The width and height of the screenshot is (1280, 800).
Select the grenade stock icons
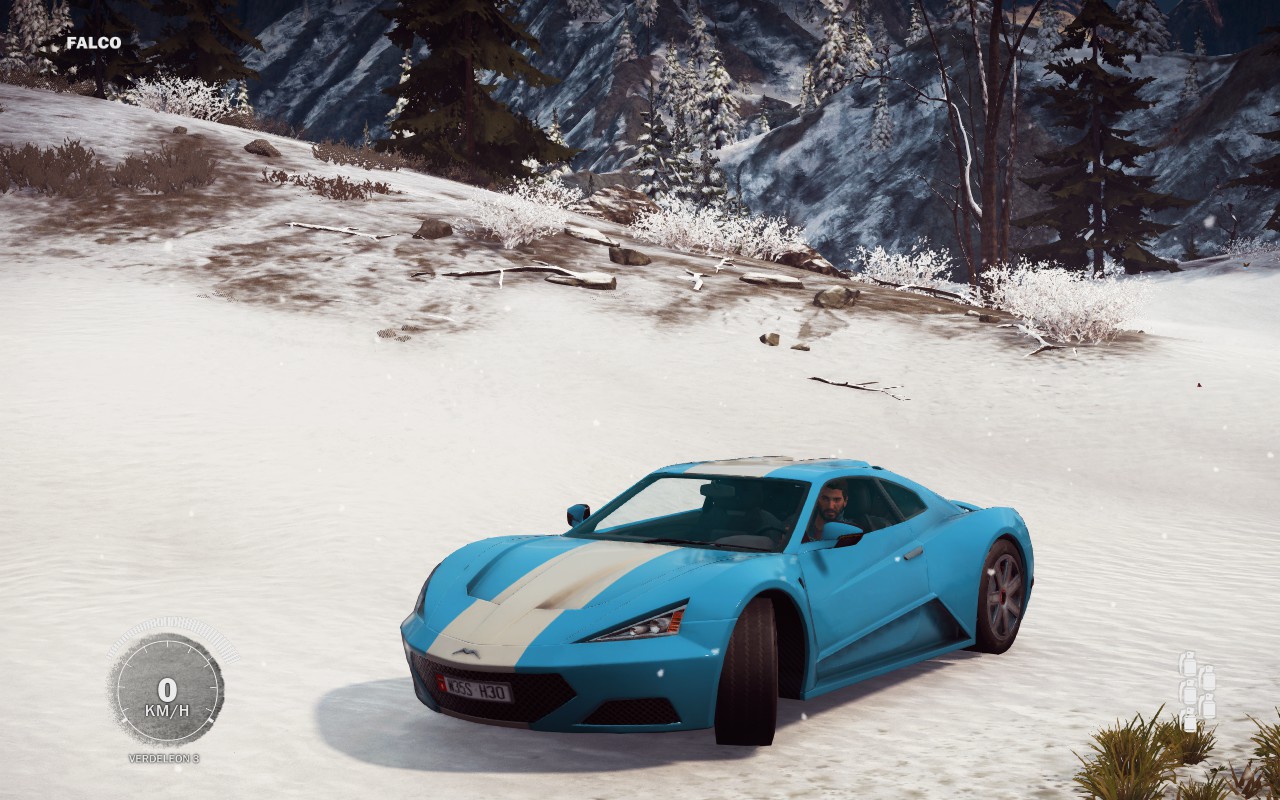[x=1196, y=689]
